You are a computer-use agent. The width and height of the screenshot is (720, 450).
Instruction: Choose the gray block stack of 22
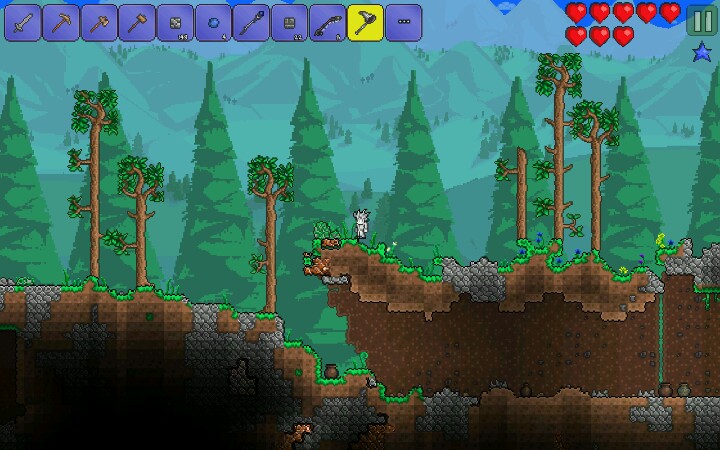coord(288,21)
